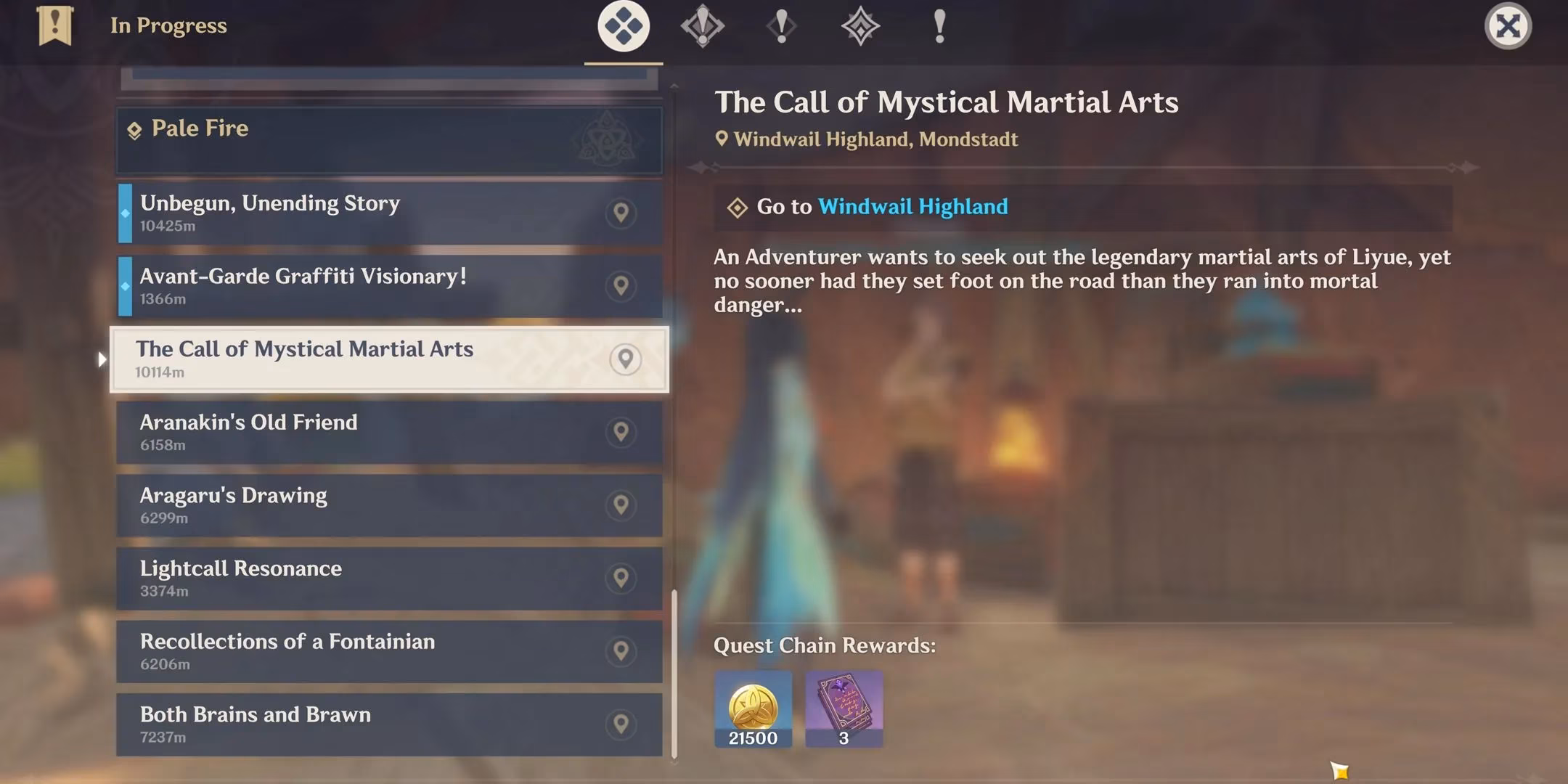
Task: Open the Story Quests category icon
Action: pyautogui.click(x=783, y=27)
